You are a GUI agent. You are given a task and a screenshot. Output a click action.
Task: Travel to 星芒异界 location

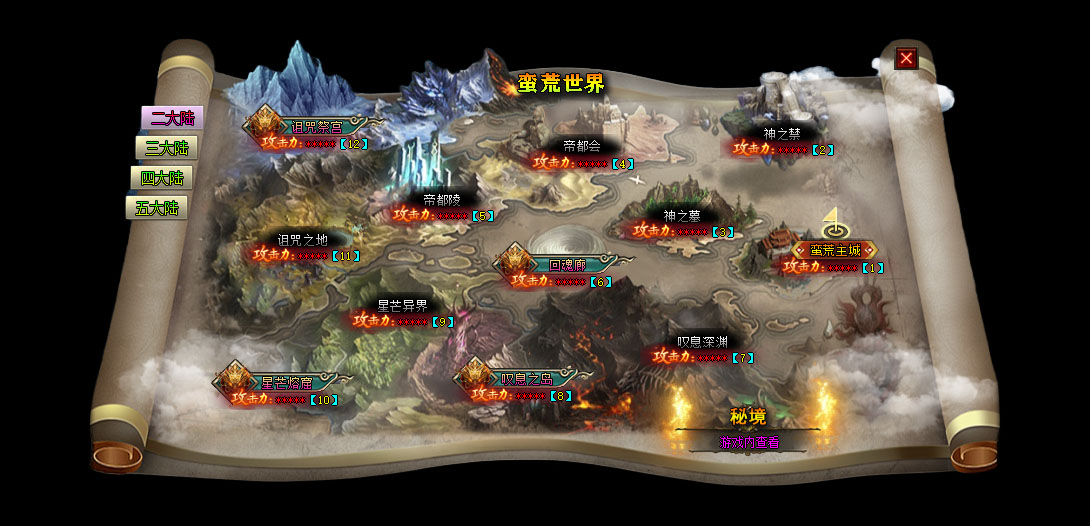pyautogui.click(x=402, y=305)
